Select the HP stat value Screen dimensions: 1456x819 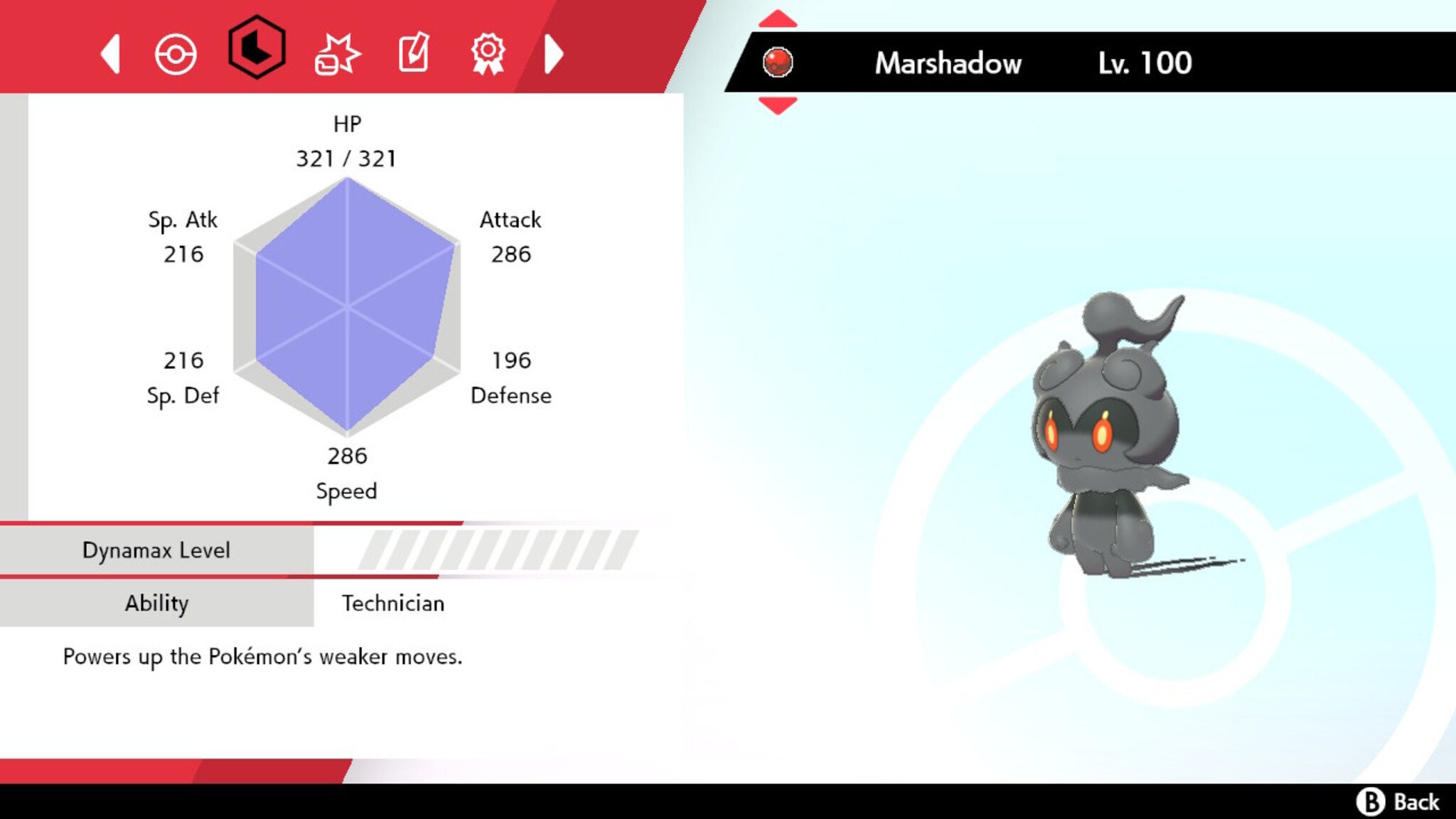(346, 158)
